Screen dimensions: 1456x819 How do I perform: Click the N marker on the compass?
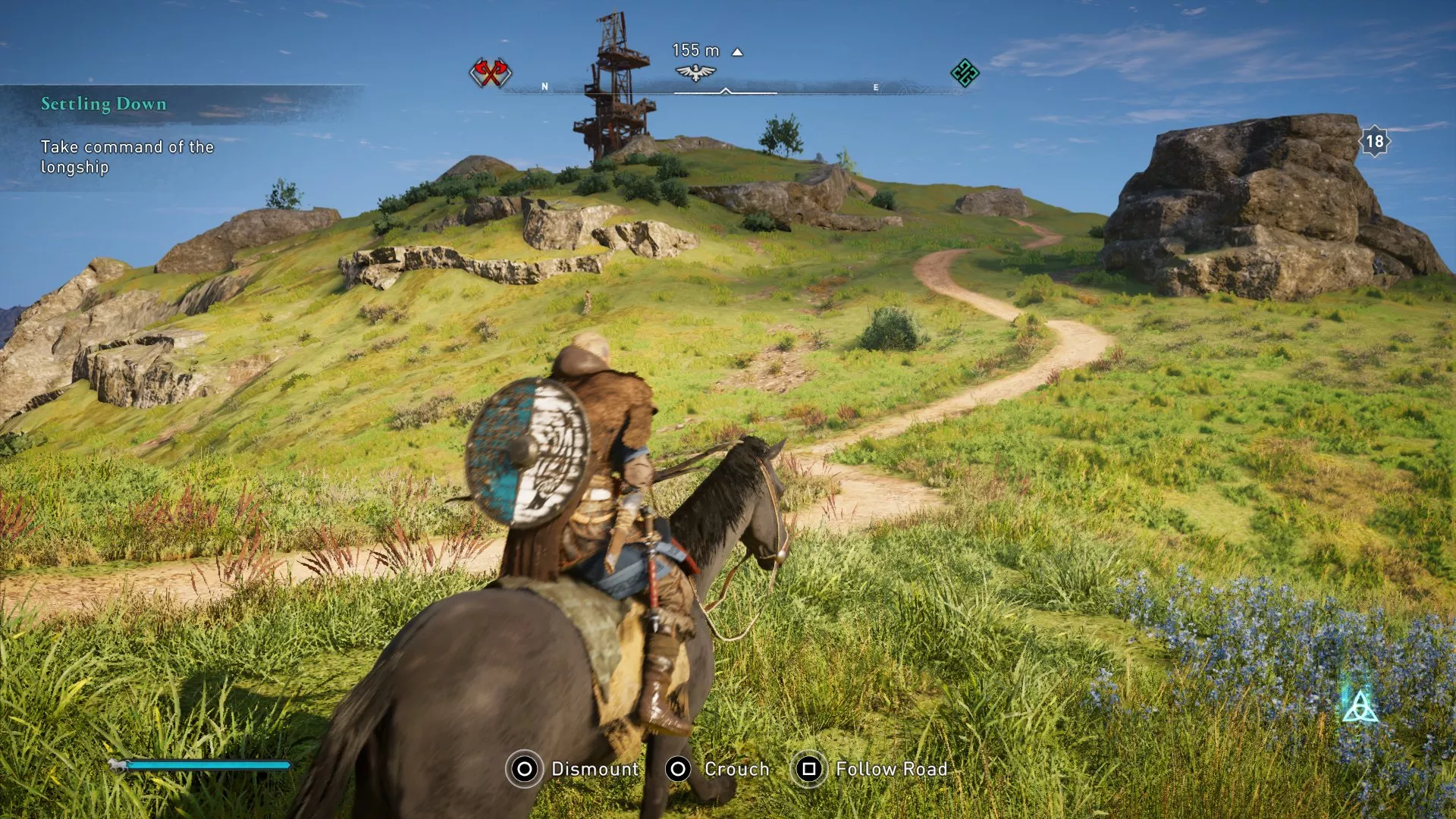click(x=544, y=86)
